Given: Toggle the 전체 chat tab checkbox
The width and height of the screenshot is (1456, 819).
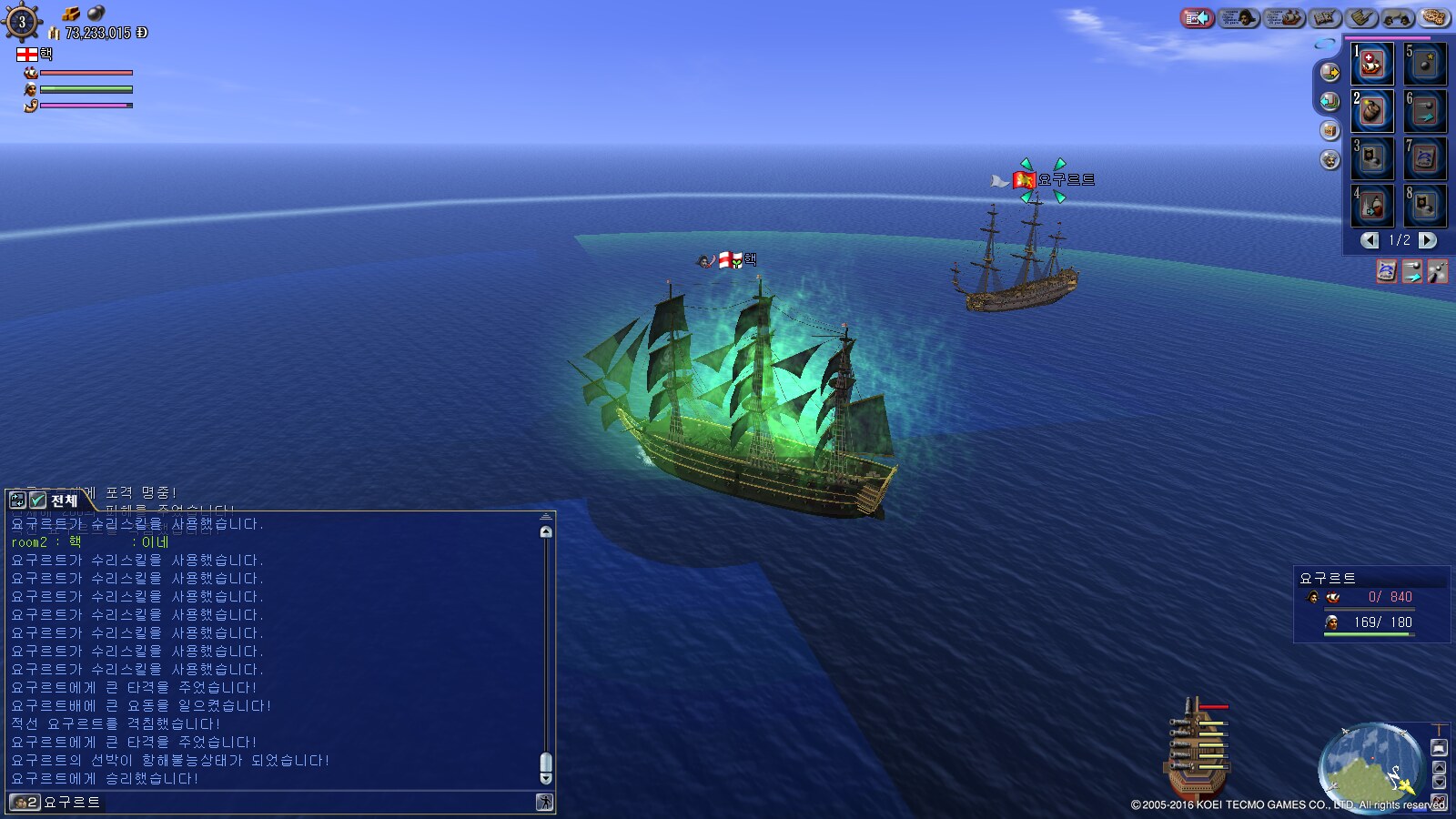Looking at the screenshot, I should [x=38, y=500].
